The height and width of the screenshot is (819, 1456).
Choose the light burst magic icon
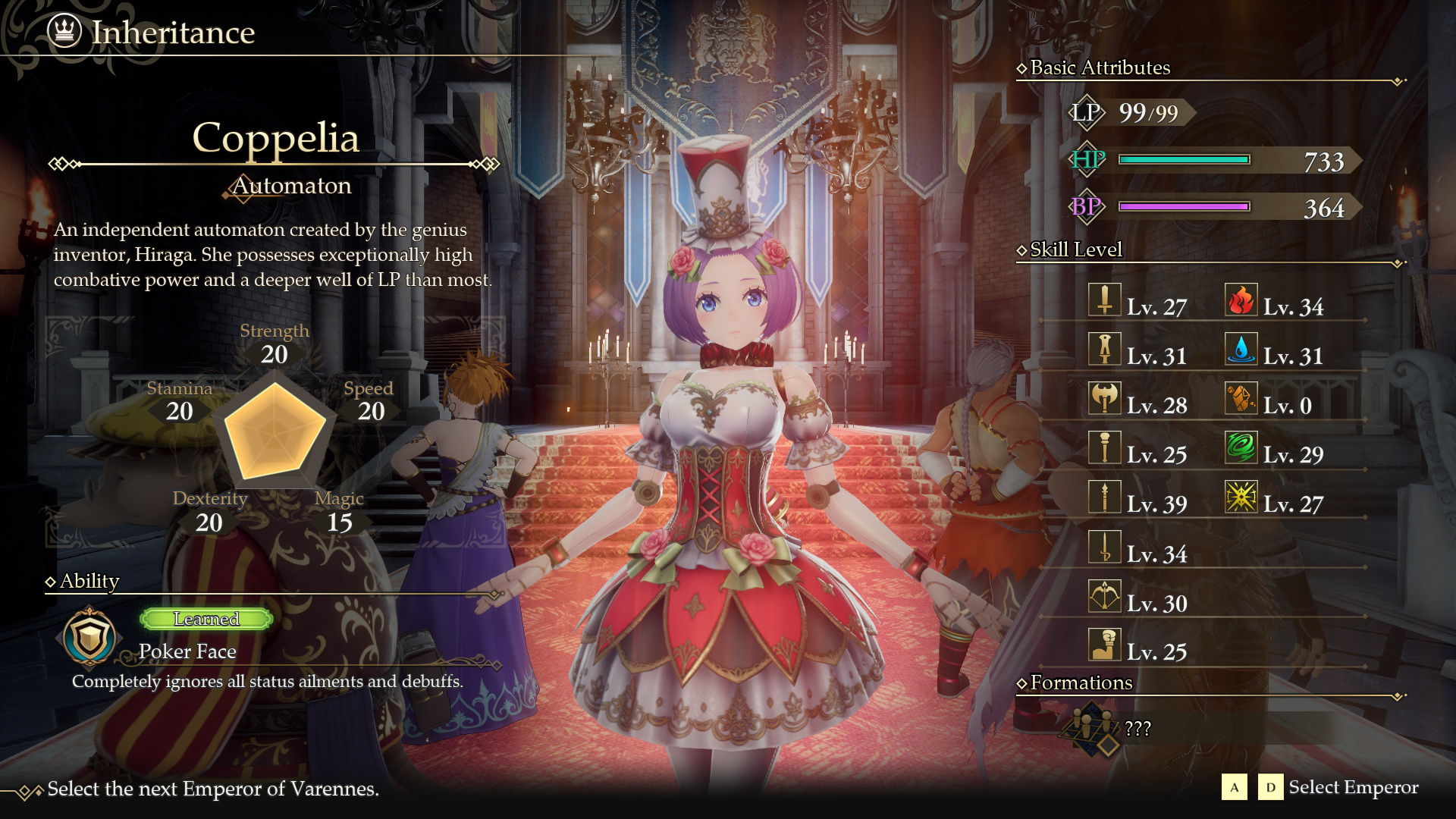click(1241, 497)
